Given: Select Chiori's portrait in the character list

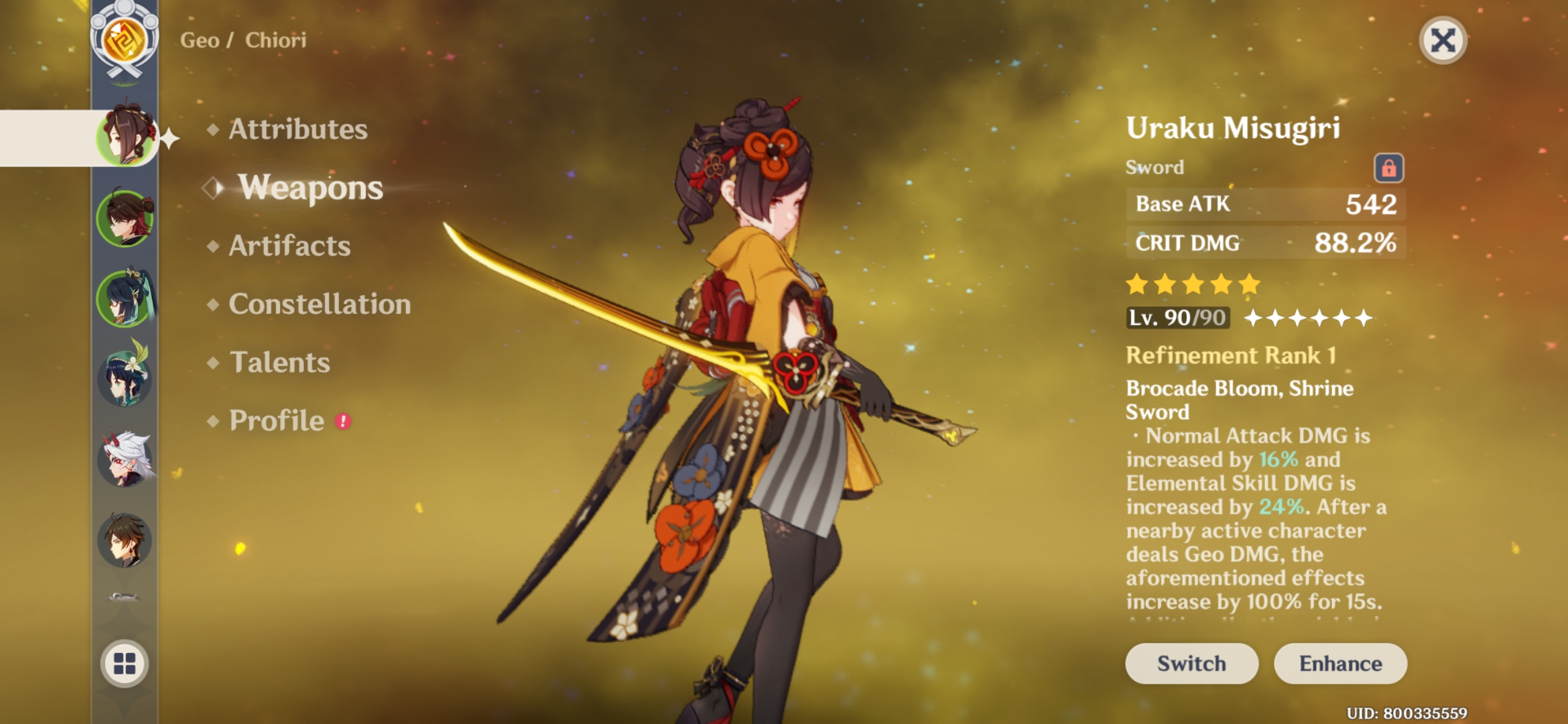Looking at the screenshot, I should pos(125,137).
